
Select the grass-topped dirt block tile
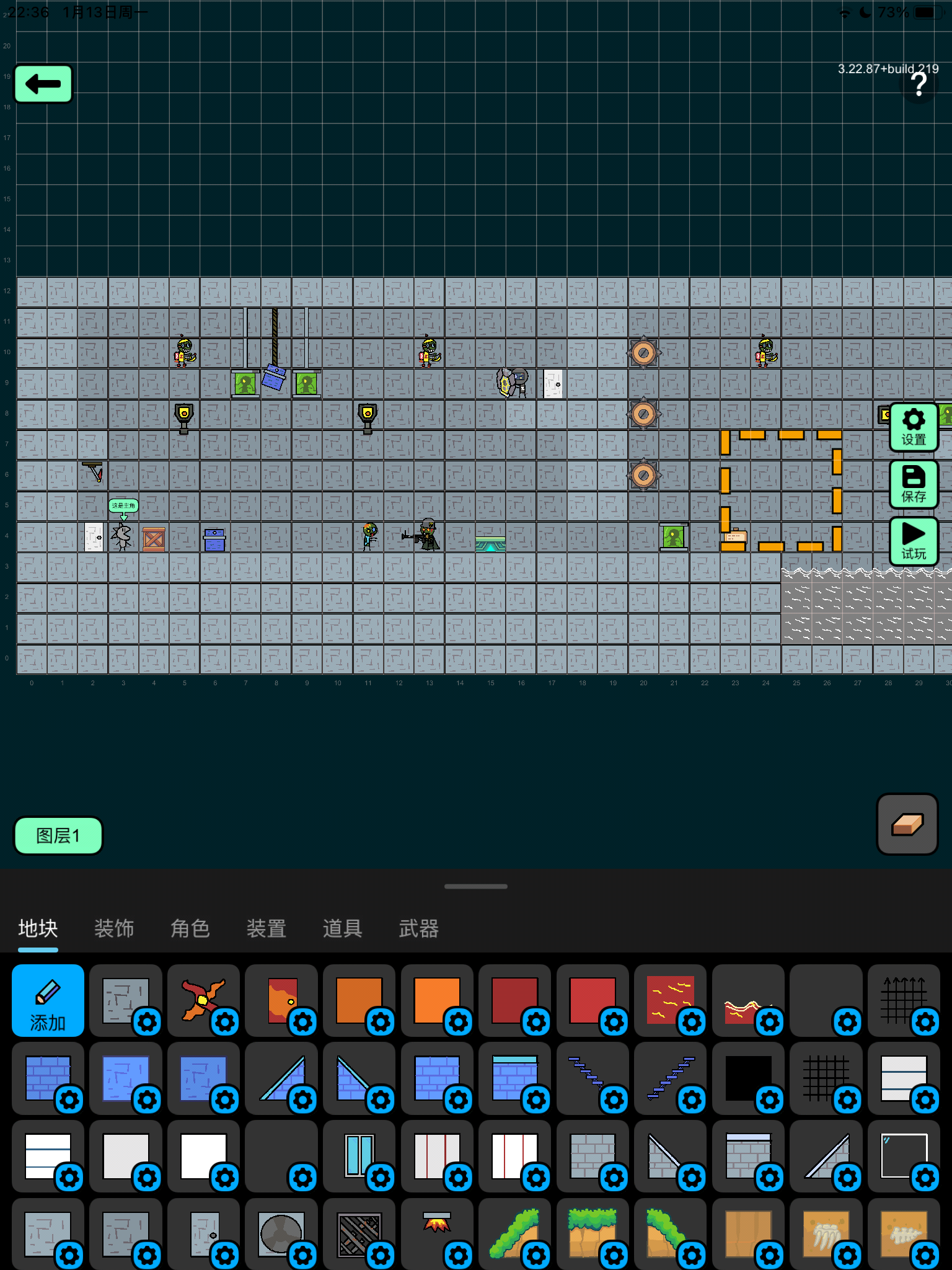[592, 1233]
